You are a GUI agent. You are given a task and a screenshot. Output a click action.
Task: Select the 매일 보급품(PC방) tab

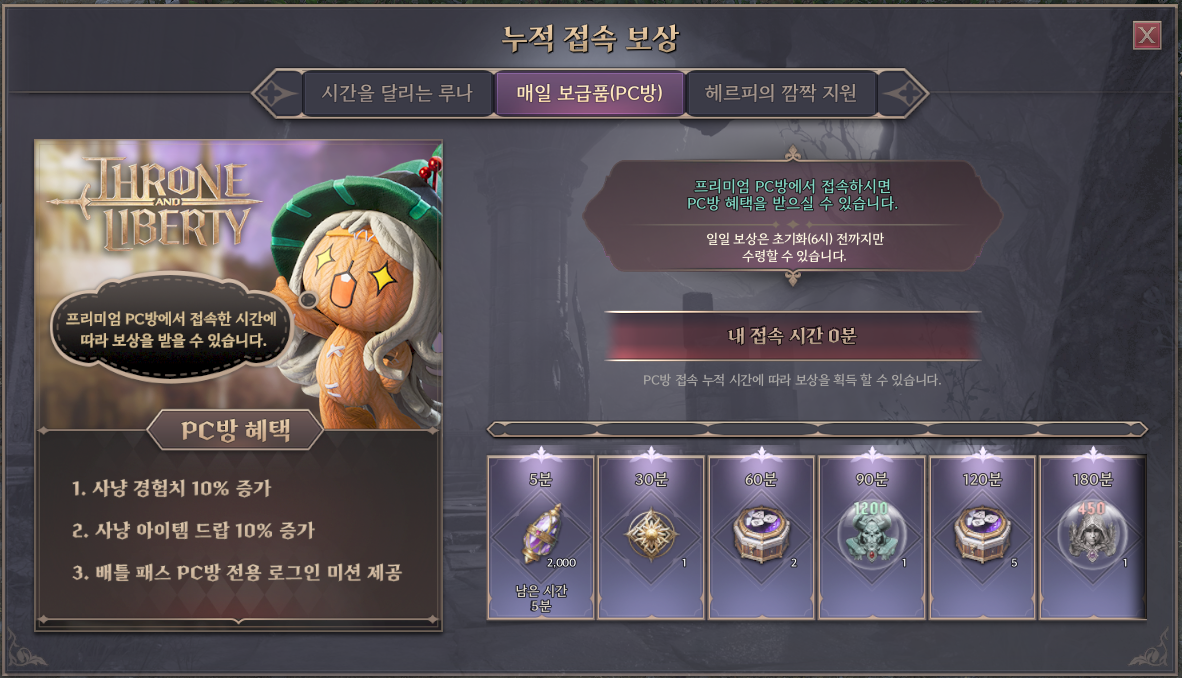(x=590, y=94)
